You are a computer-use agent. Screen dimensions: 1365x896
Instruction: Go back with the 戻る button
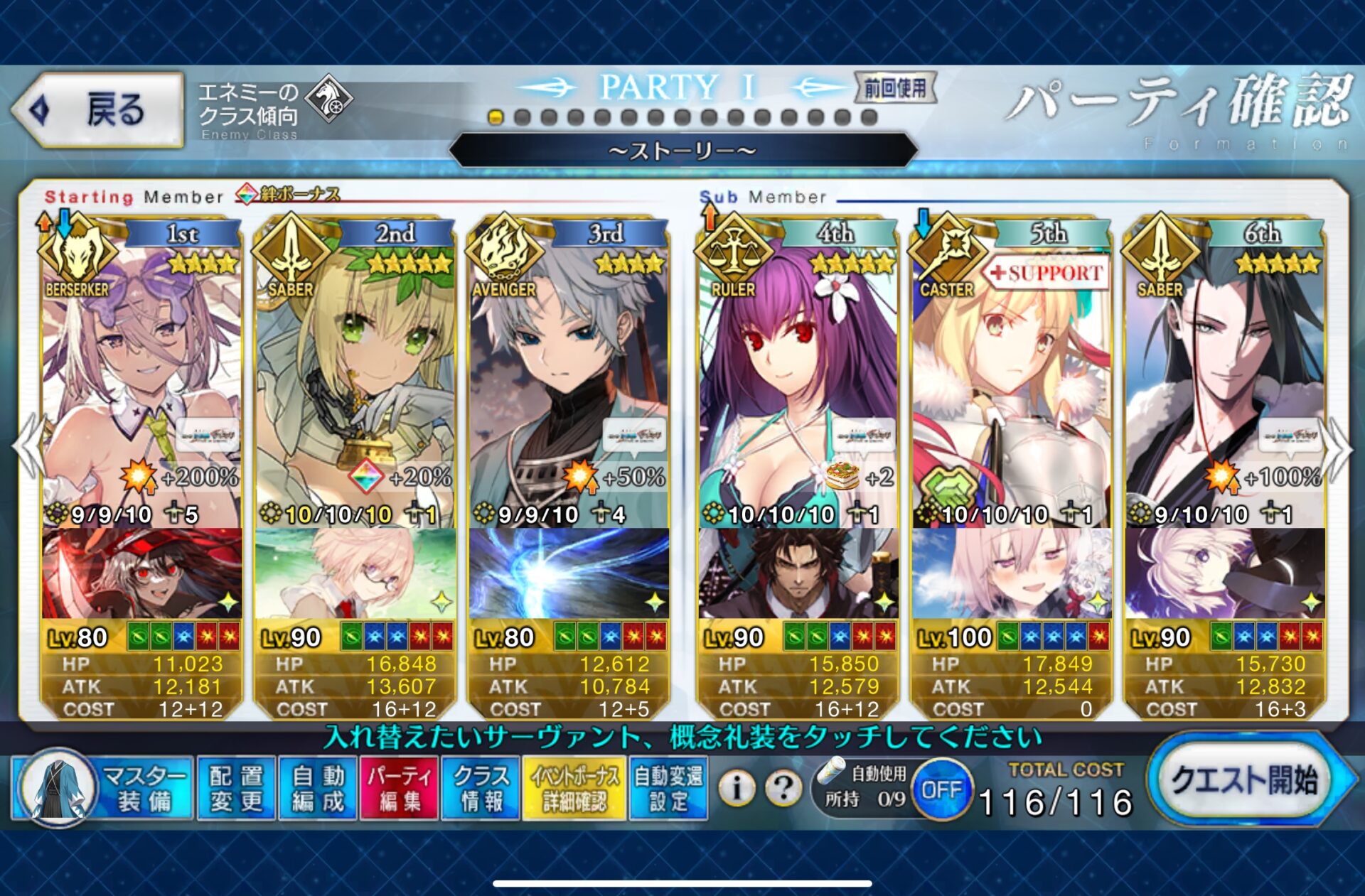[98, 110]
